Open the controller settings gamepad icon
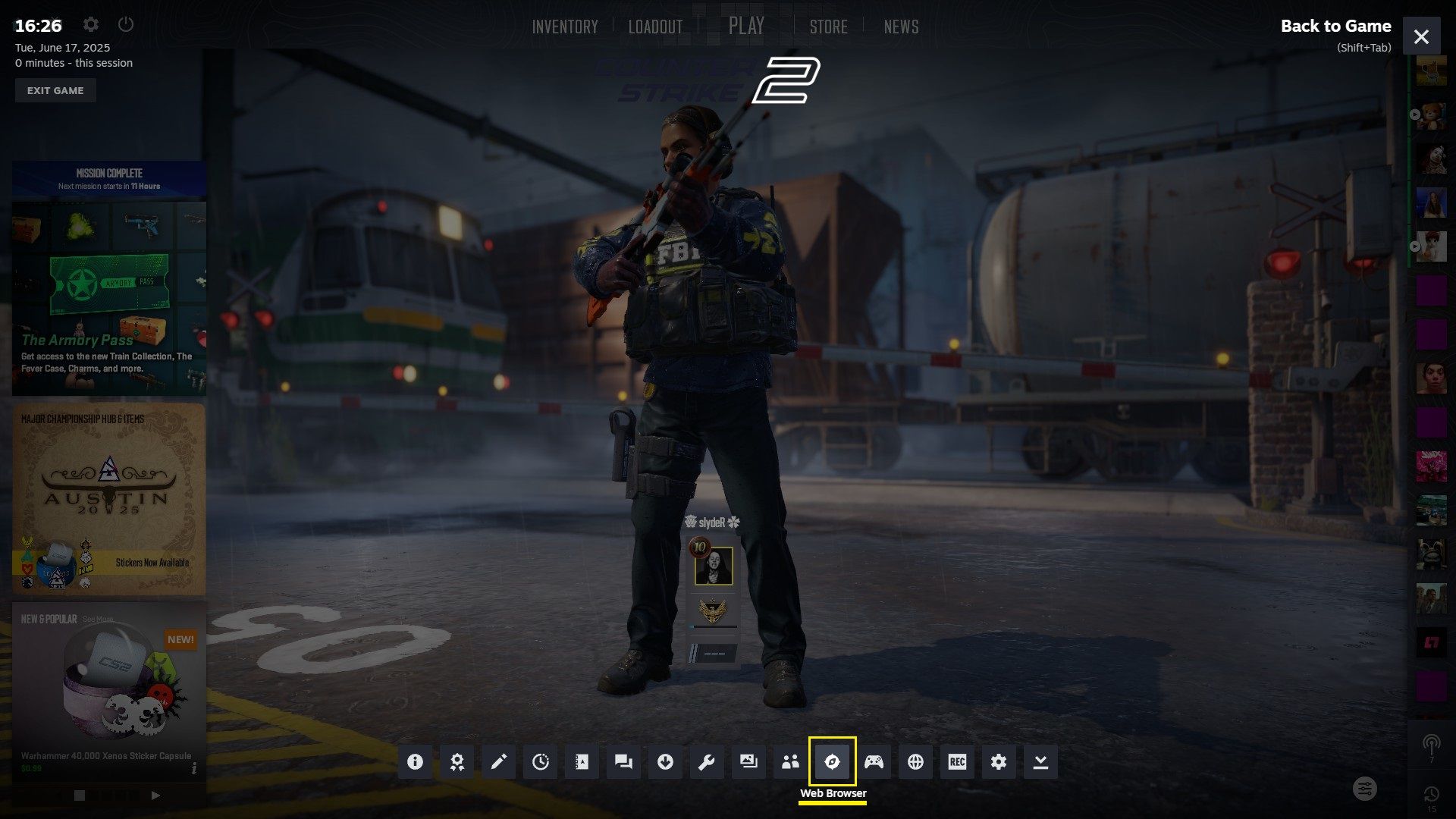The width and height of the screenshot is (1456, 819). pos(874,761)
